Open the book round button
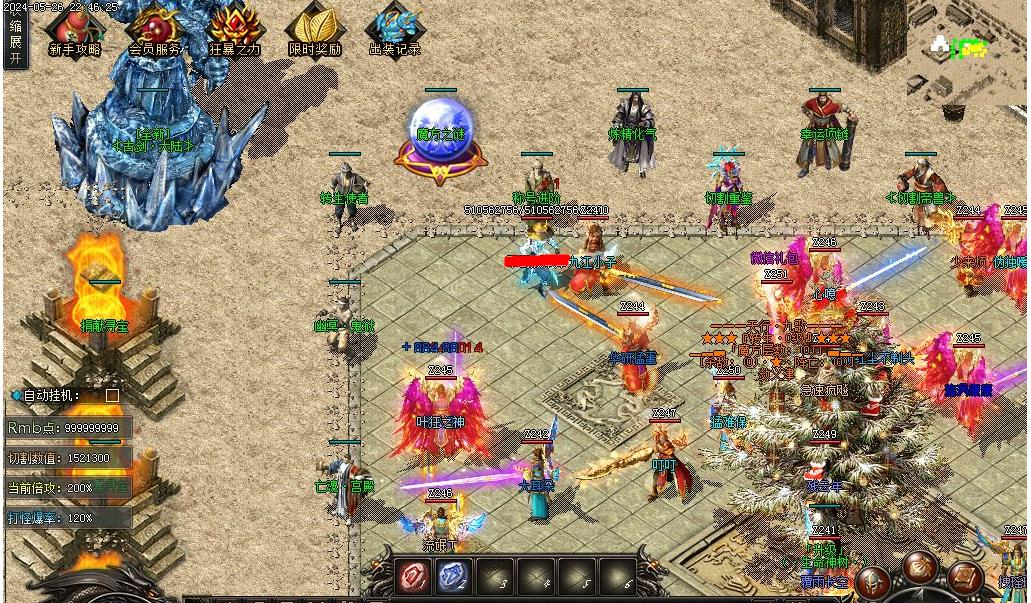The width and height of the screenshot is (1031, 603). tap(965, 578)
